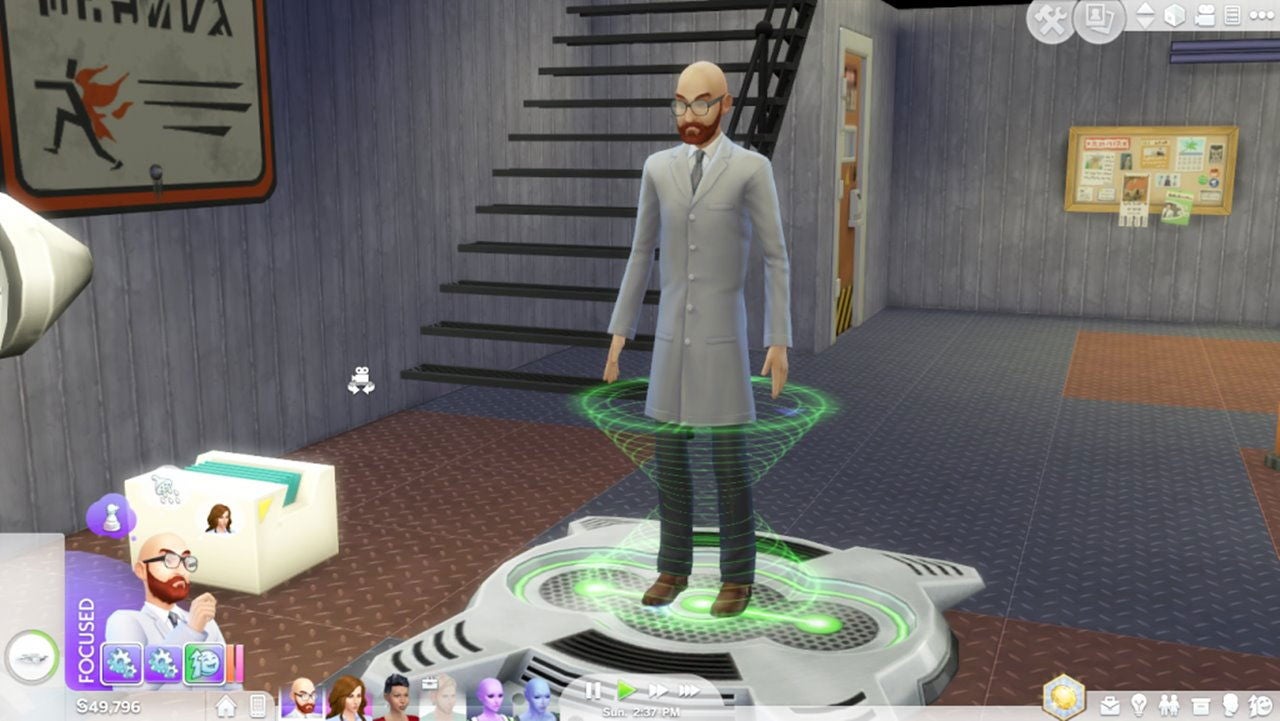Go up one floor level with the up arrow
The image size is (1280, 721).
point(1146,10)
